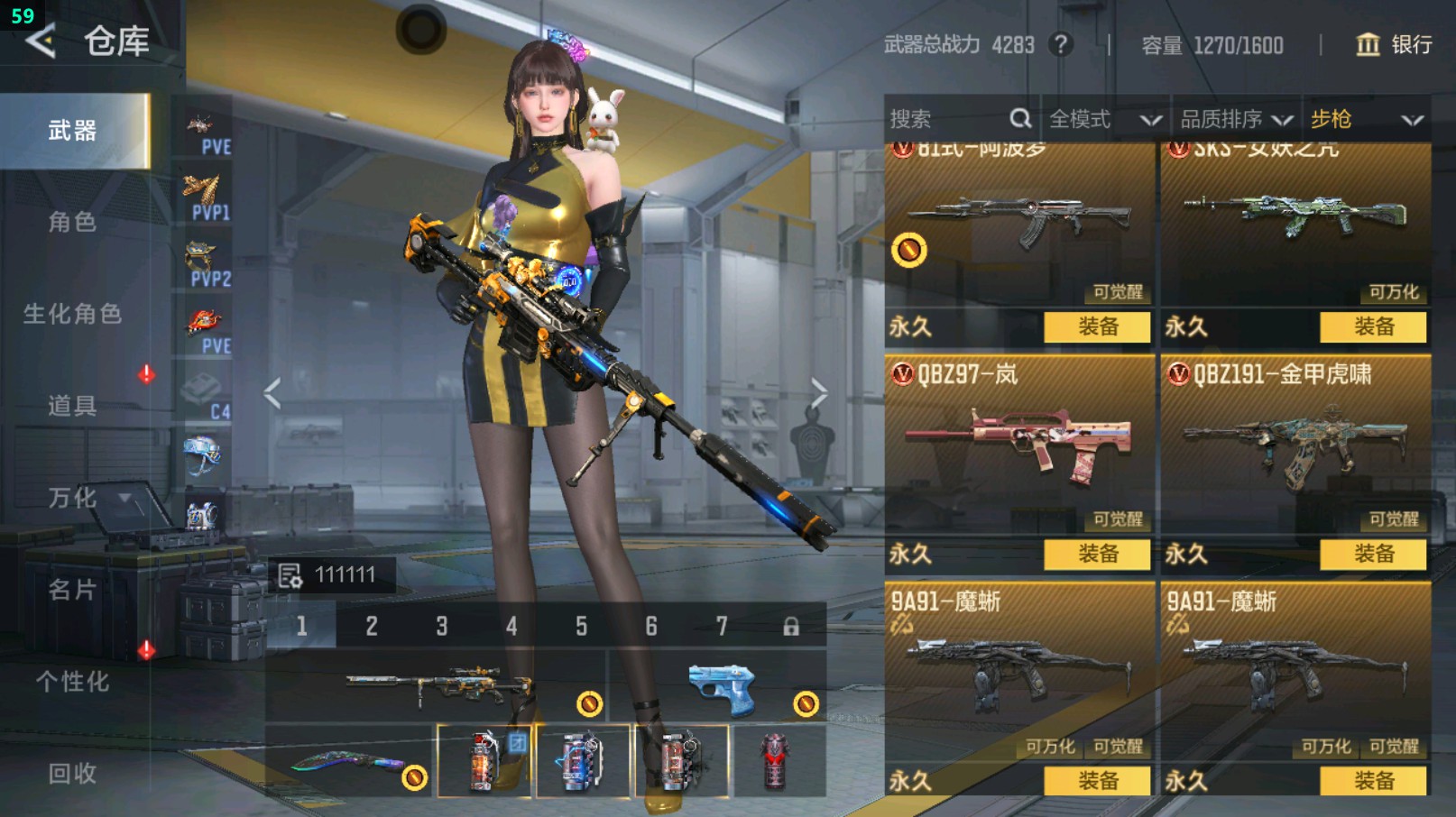This screenshot has width=1456, height=817.
Task: Switch to the 角色 tab
Action: point(72,222)
